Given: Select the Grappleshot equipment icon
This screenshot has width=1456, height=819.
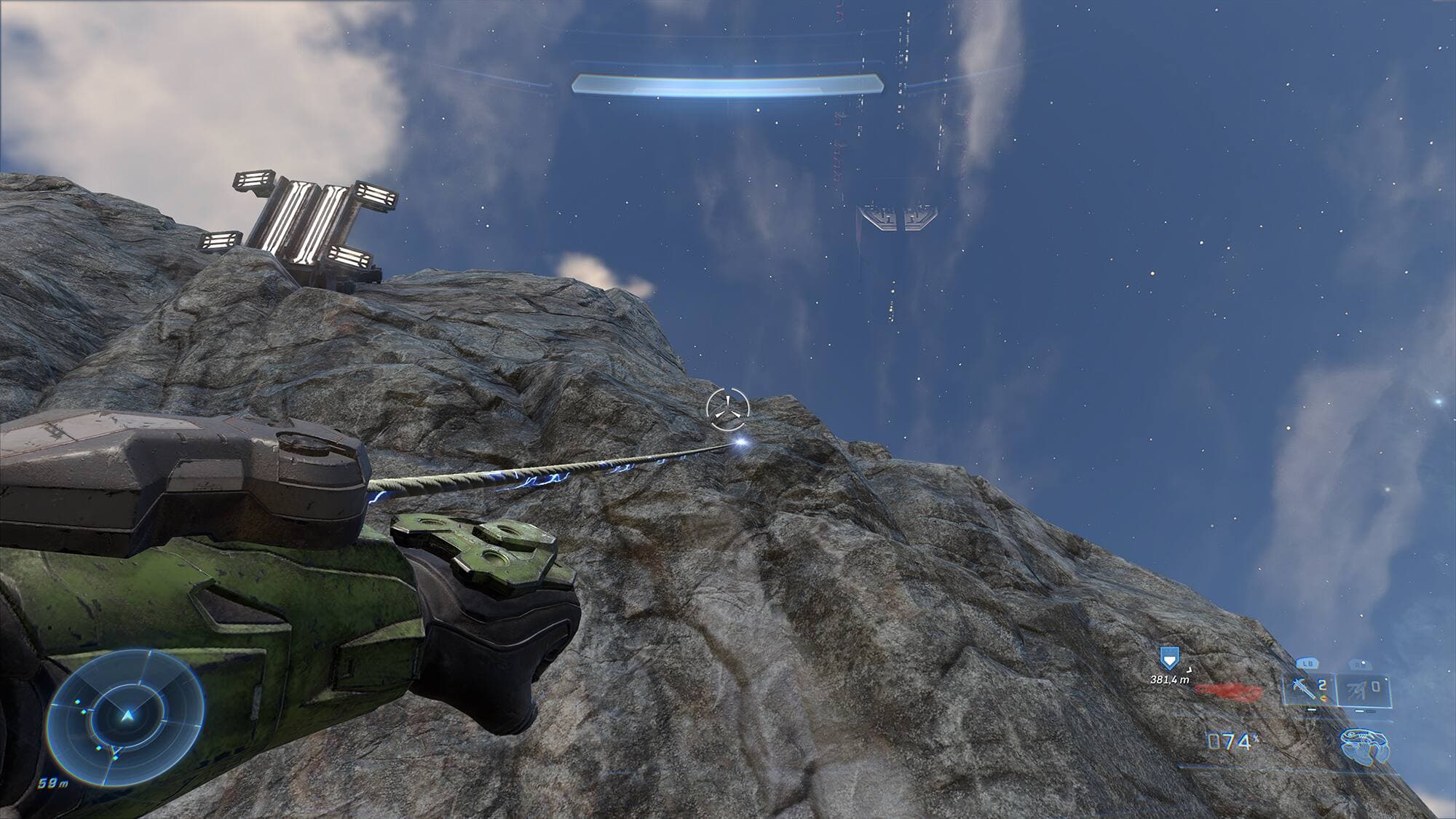Looking at the screenshot, I should pos(1364,745).
